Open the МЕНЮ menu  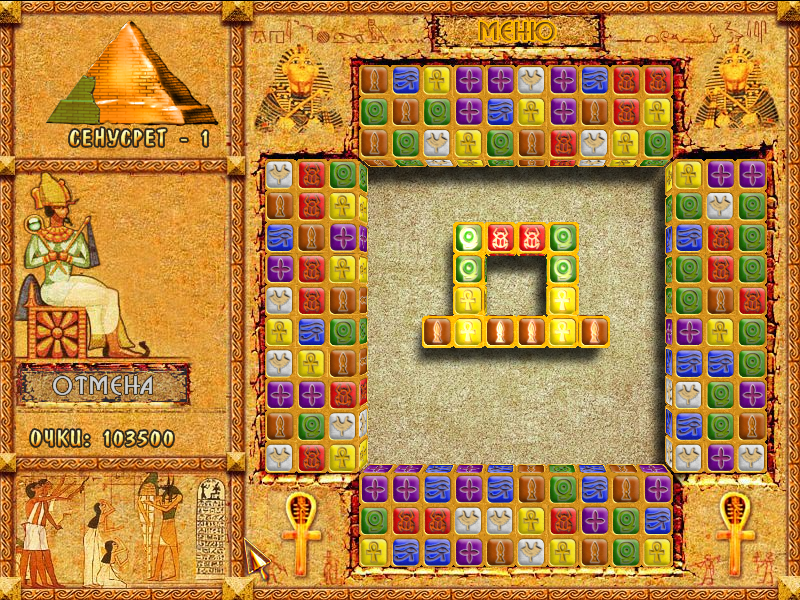click(517, 31)
